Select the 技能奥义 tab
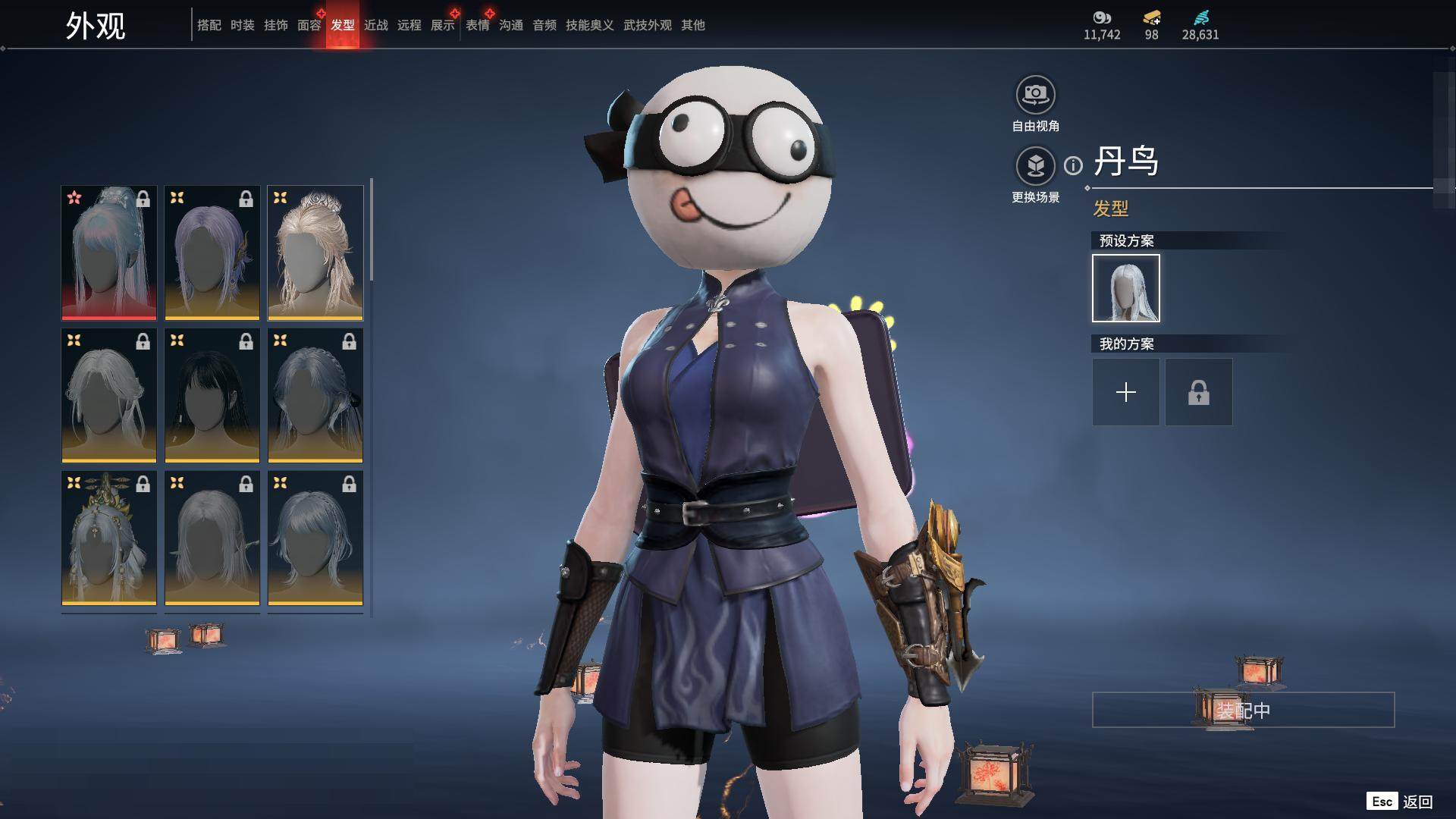Viewport: 1456px width, 819px height. (x=589, y=25)
